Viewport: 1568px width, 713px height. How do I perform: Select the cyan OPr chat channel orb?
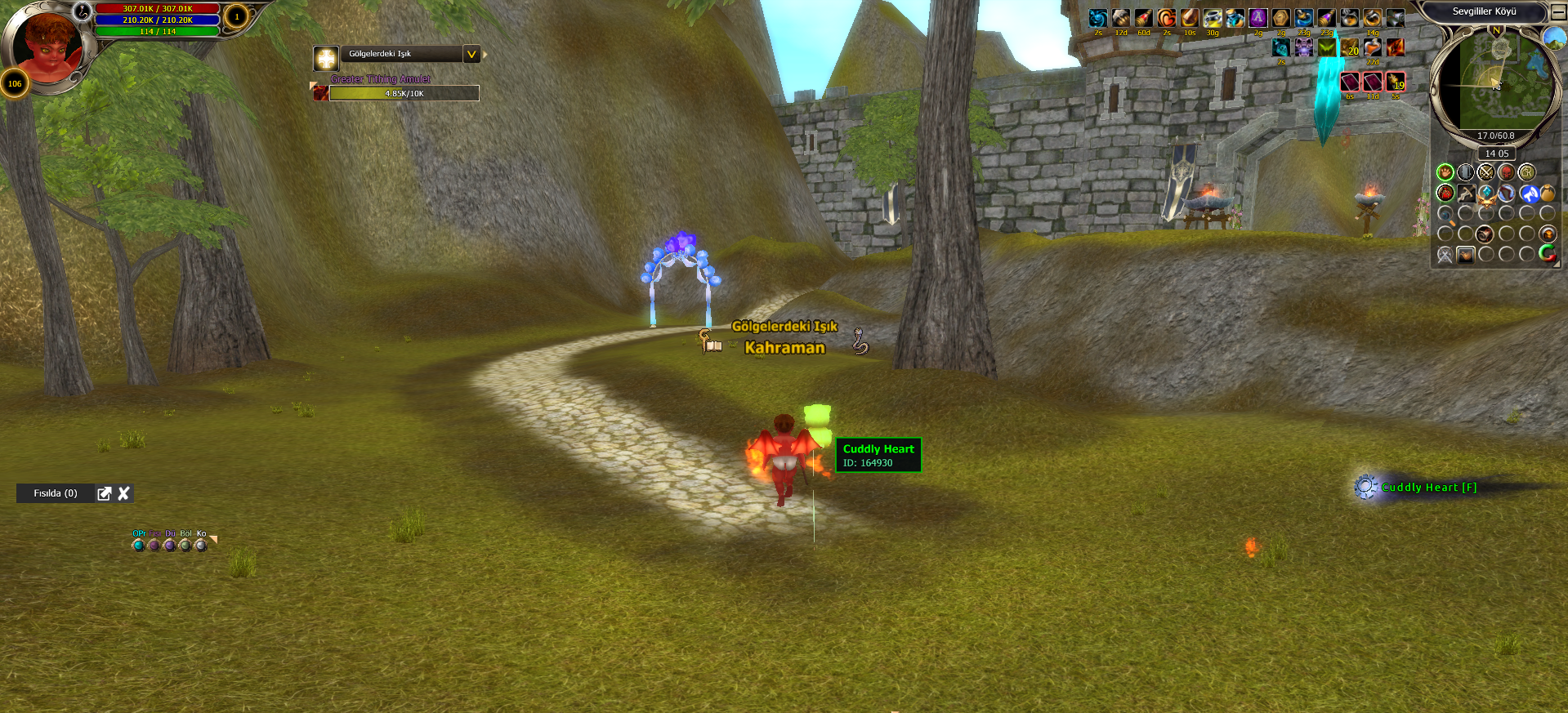pyautogui.click(x=138, y=545)
